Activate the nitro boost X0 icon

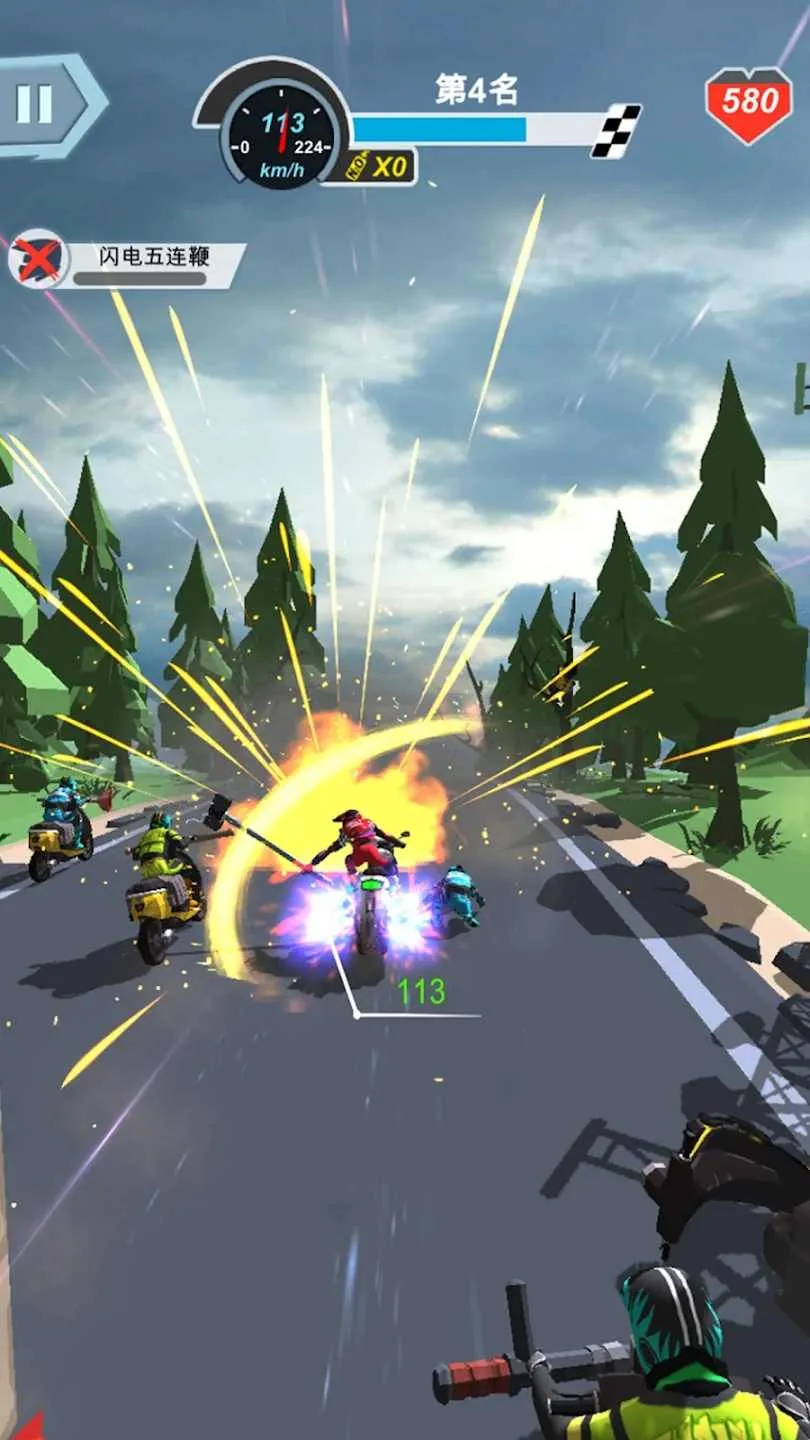[379, 167]
